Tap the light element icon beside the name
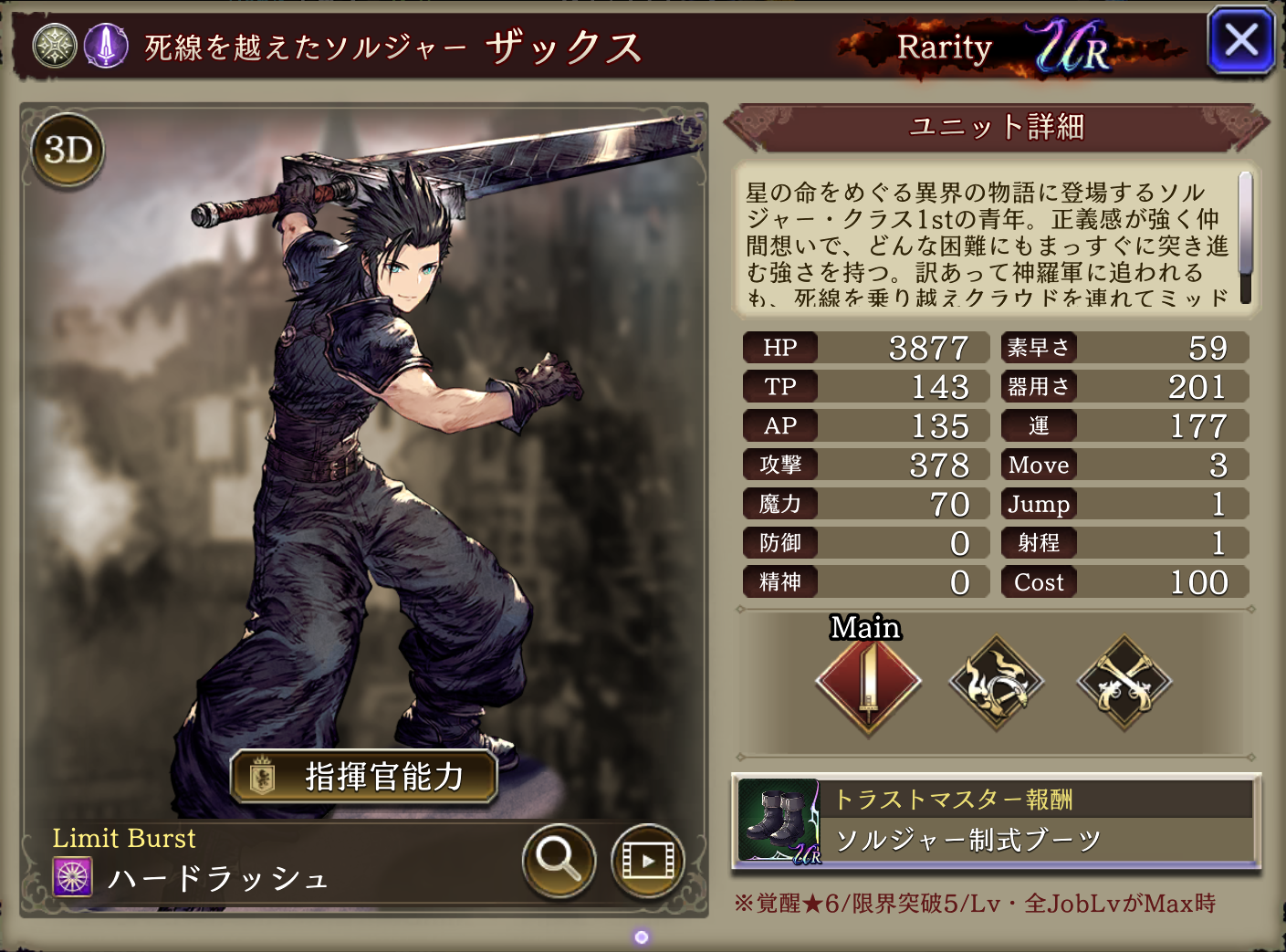The width and height of the screenshot is (1286, 952). point(55,45)
